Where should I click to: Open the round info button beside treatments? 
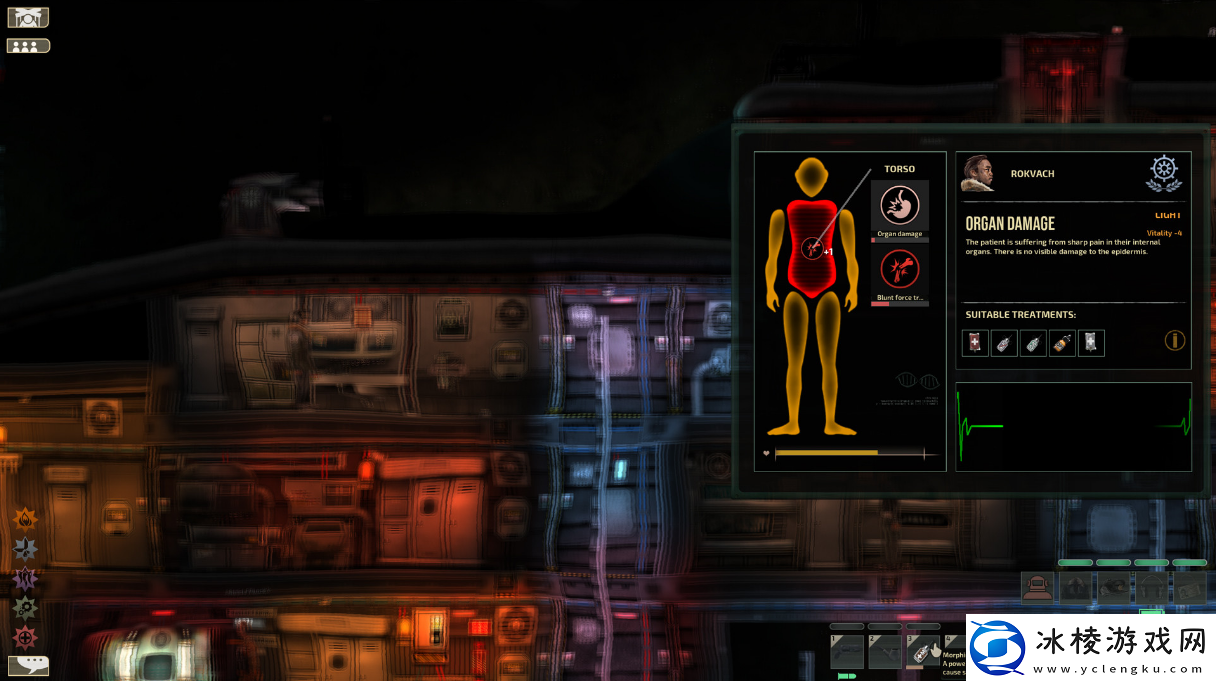pyautogui.click(x=1175, y=341)
